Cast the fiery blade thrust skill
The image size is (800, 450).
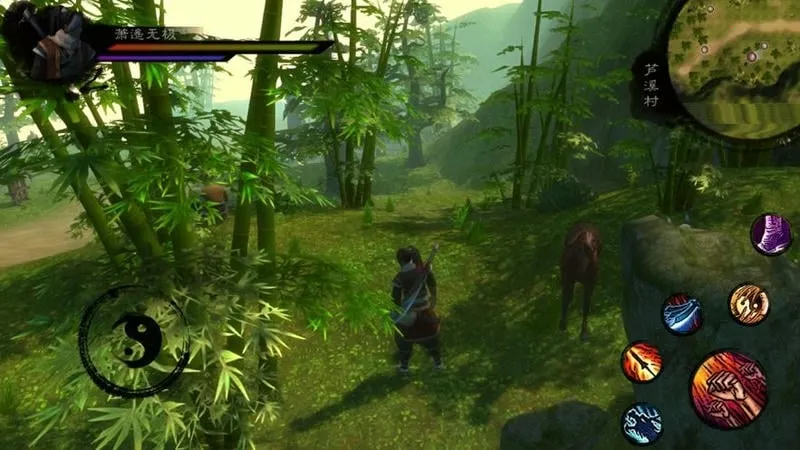(x=641, y=362)
